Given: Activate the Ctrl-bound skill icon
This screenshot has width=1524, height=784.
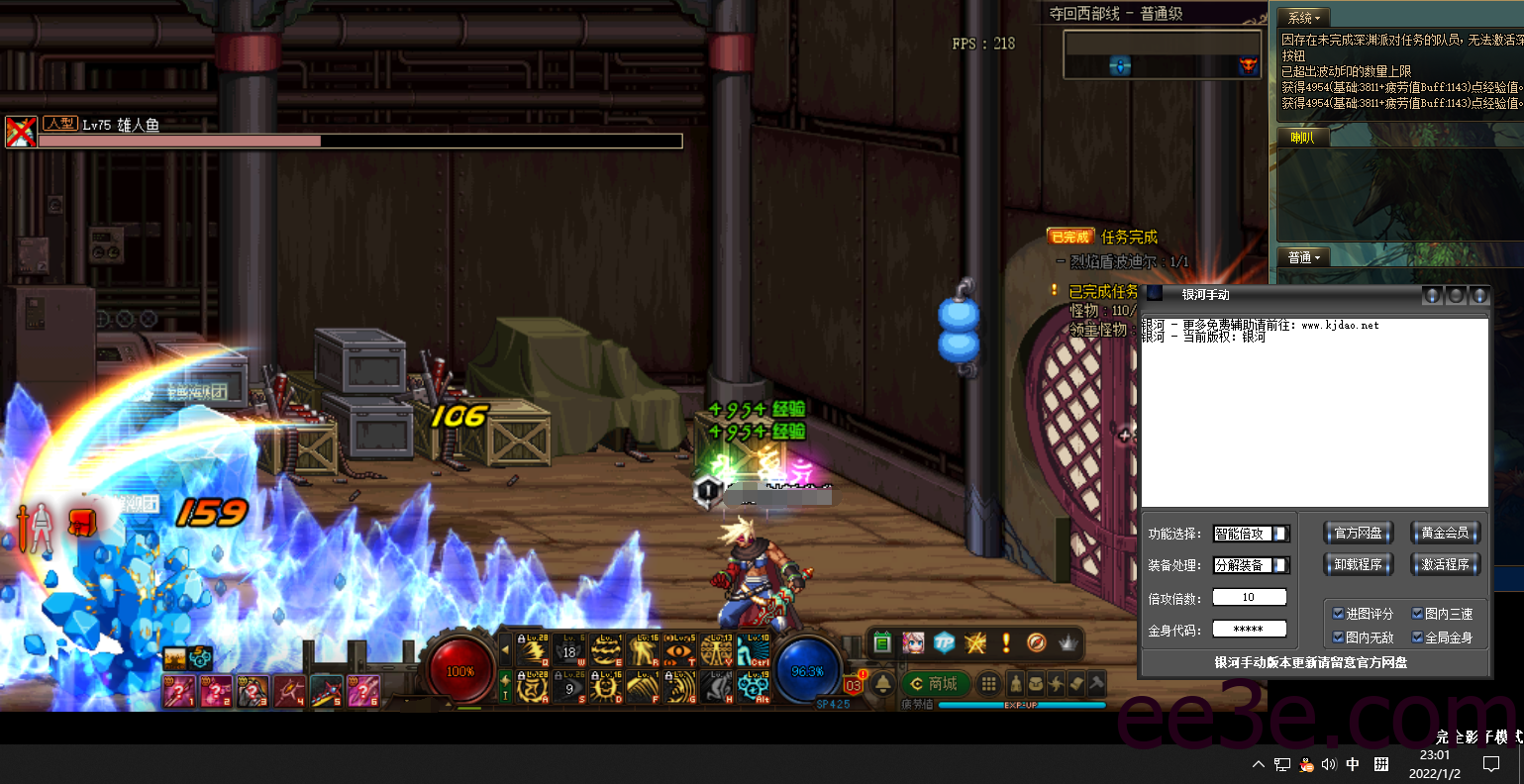Looking at the screenshot, I should (758, 649).
